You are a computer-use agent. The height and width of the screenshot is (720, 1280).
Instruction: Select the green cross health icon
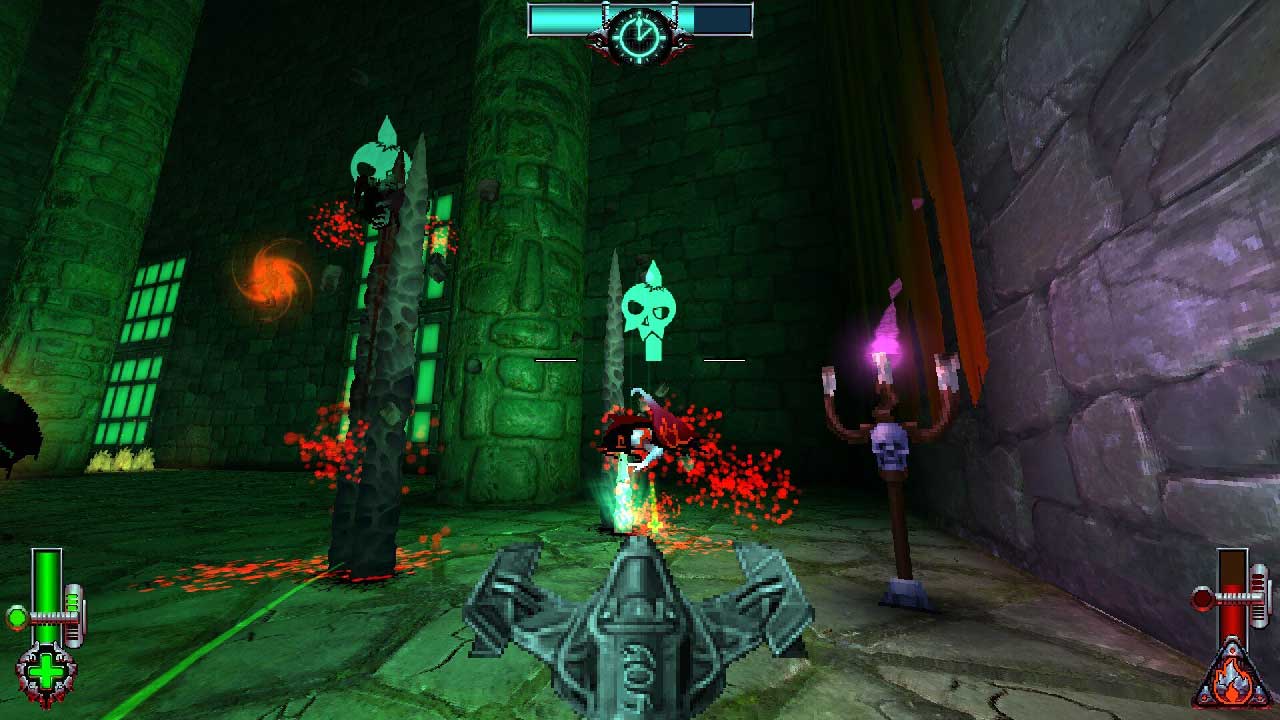pyautogui.click(x=46, y=674)
